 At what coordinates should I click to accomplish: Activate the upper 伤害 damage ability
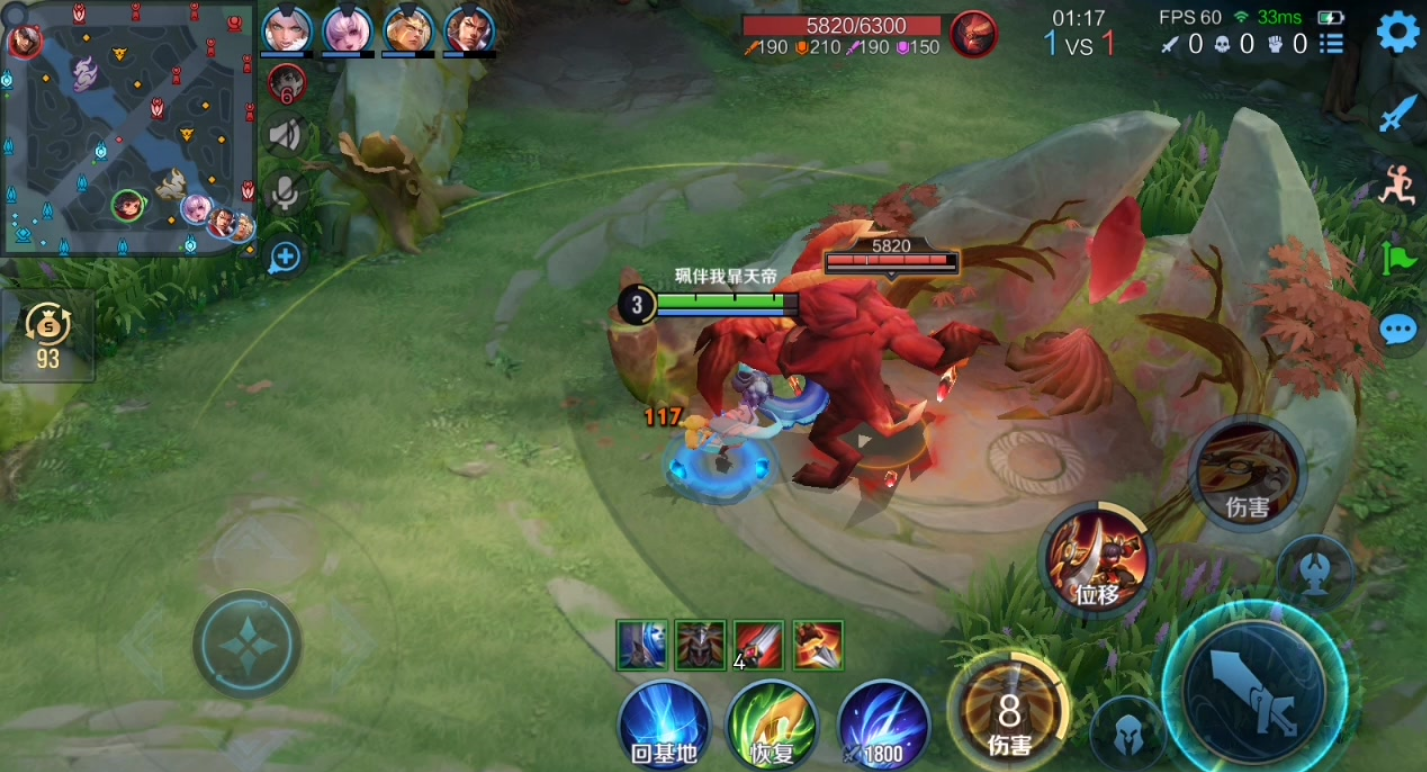pos(1248,474)
